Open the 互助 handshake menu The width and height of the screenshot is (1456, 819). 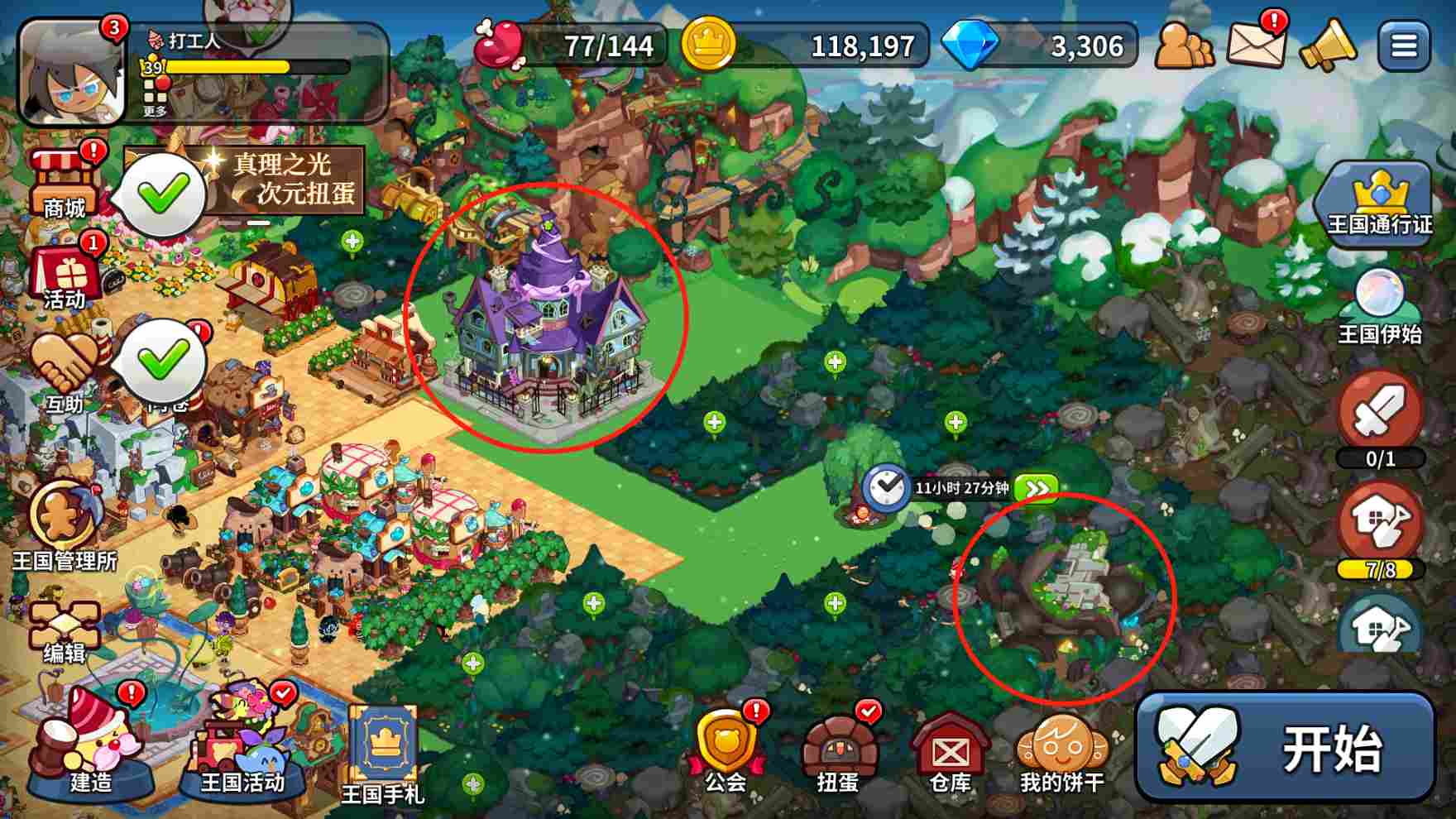click(x=65, y=372)
